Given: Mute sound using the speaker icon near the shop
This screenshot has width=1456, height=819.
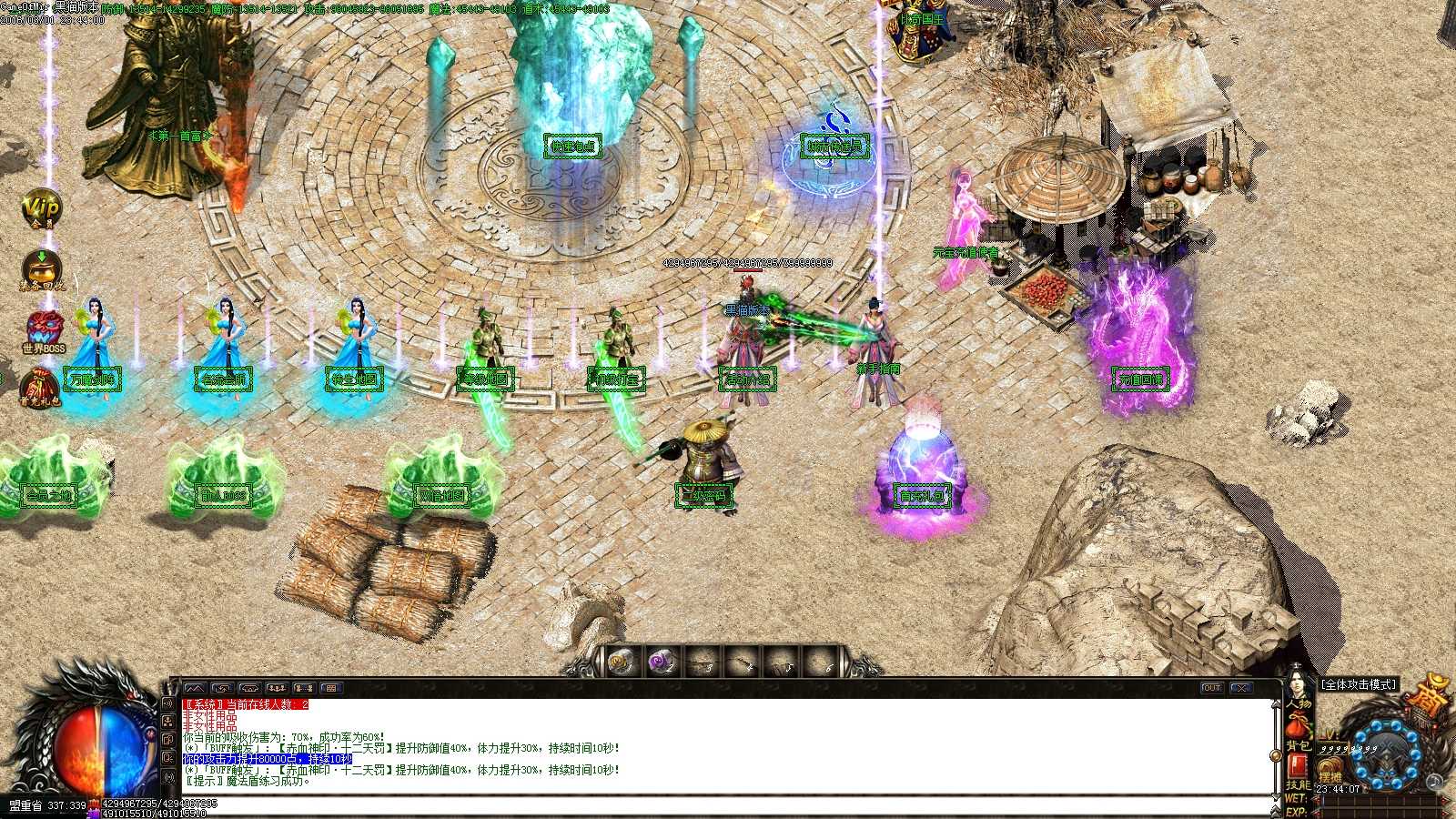Looking at the screenshot, I should click(x=1433, y=781).
